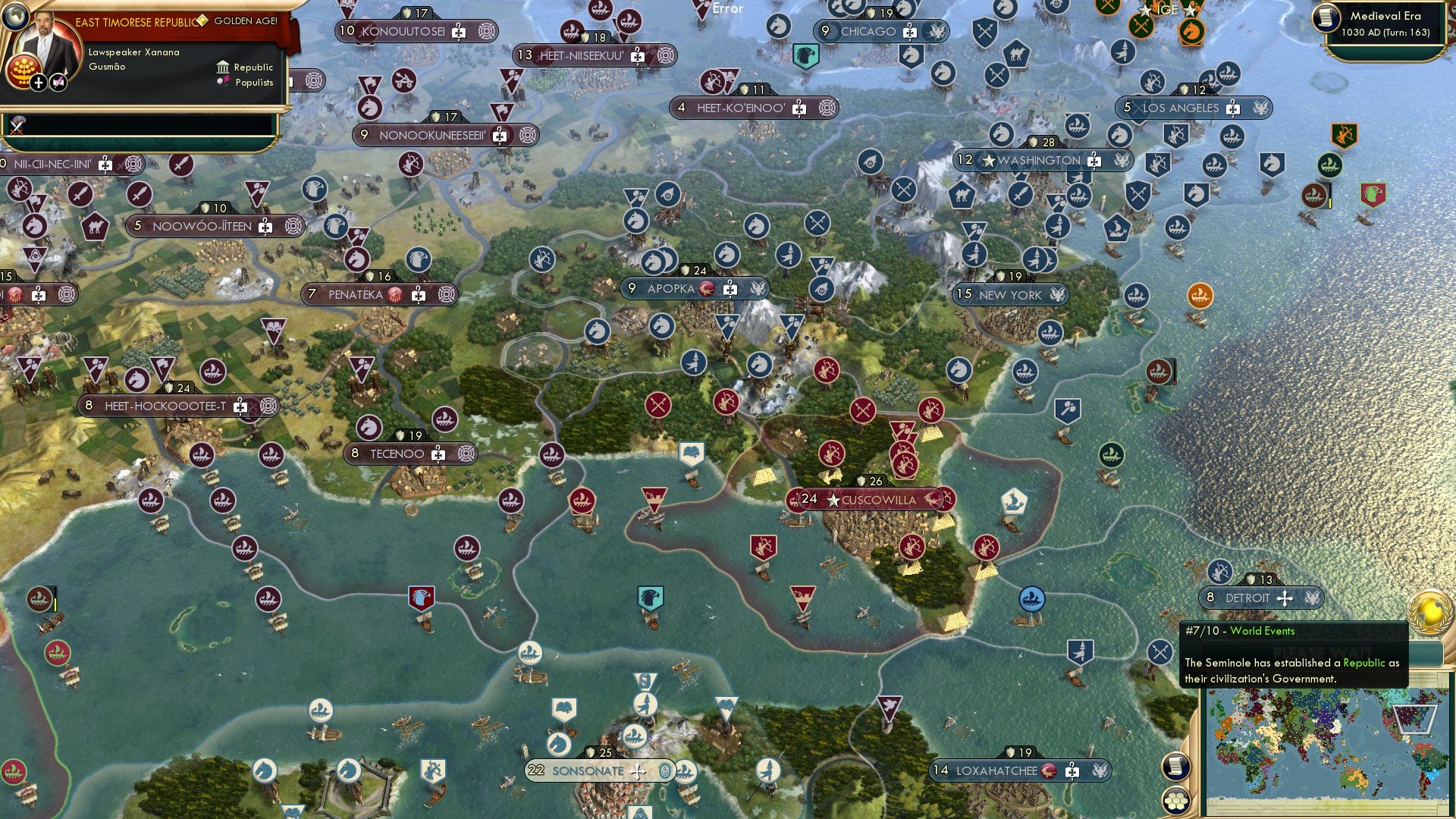Screen dimensions: 1456x819
Task: Open the Populists faction entry
Action: pos(246,83)
